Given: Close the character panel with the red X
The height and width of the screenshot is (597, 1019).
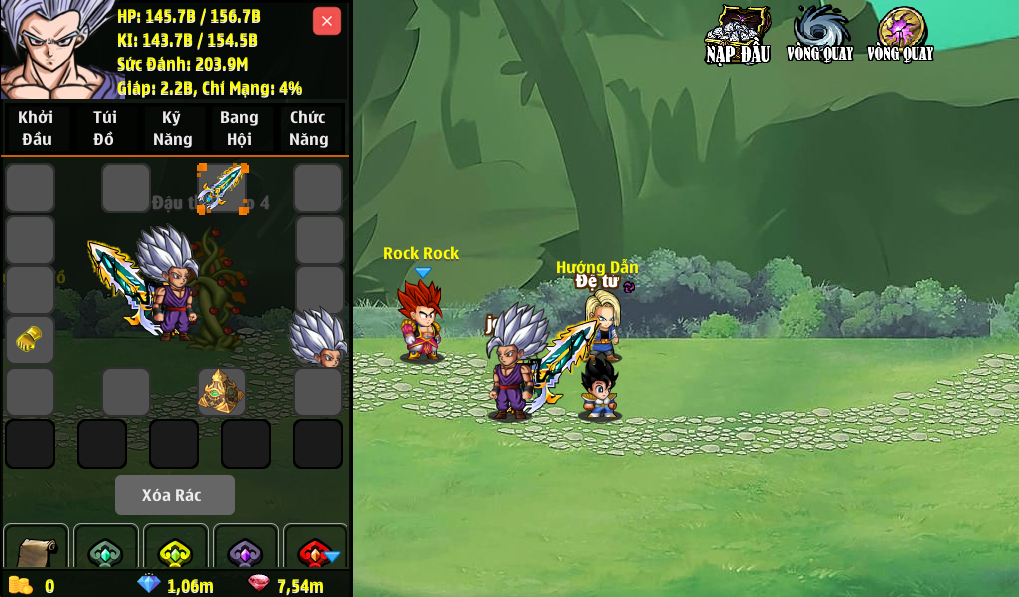Looking at the screenshot, I should coord(327,21).
